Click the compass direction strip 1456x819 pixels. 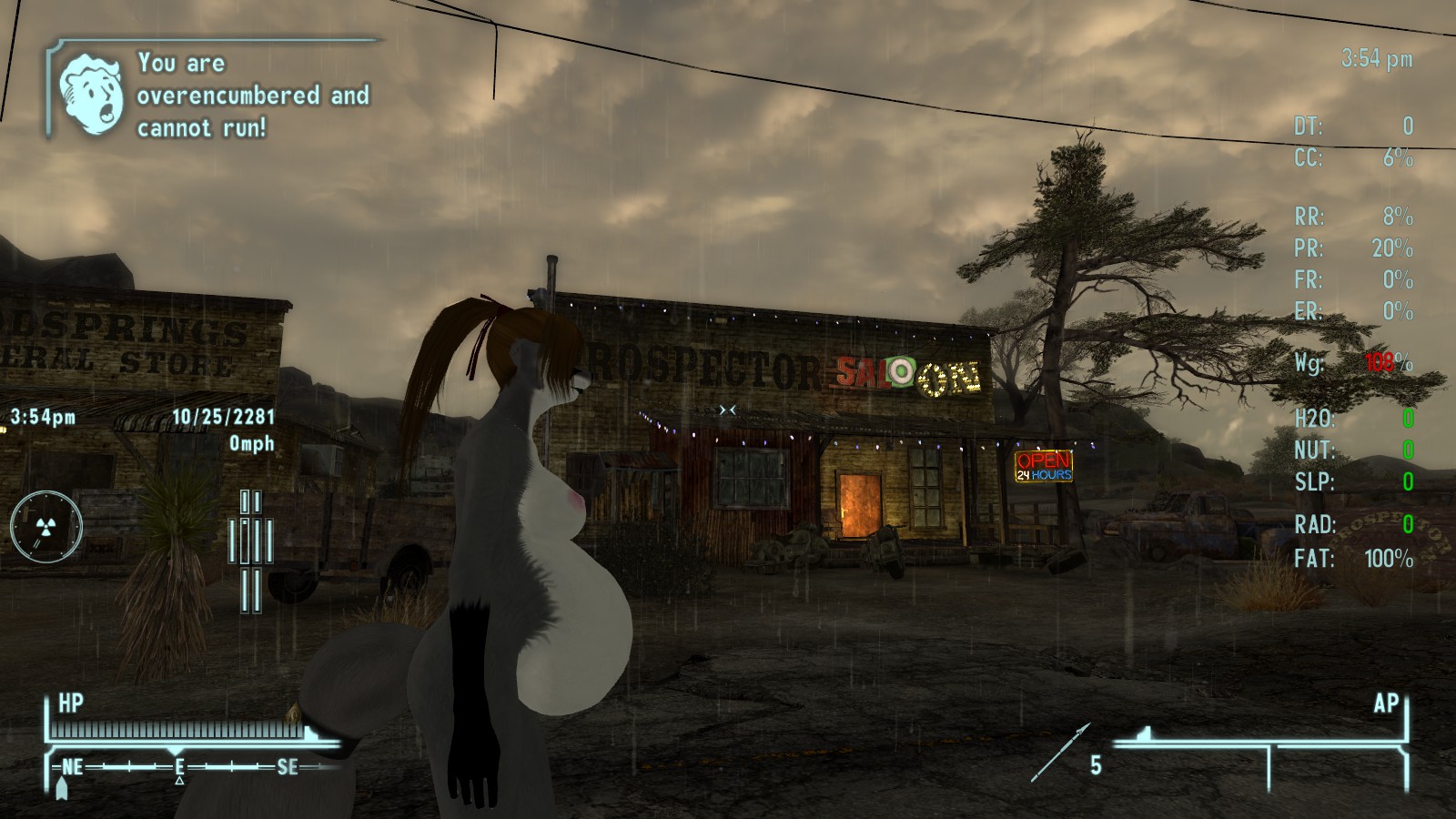(x=182, y=767)
